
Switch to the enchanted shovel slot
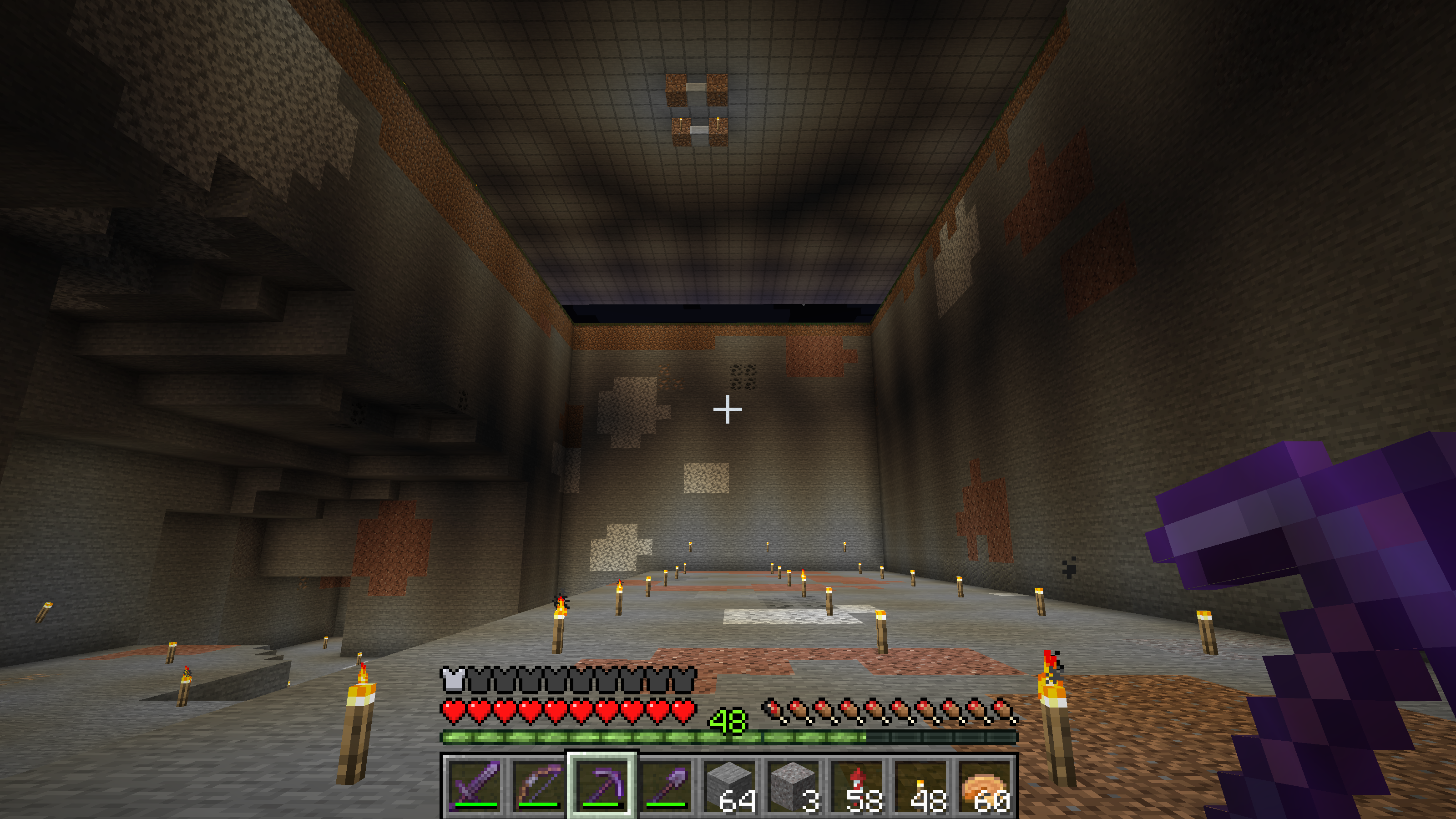click(x=666, y=785)
